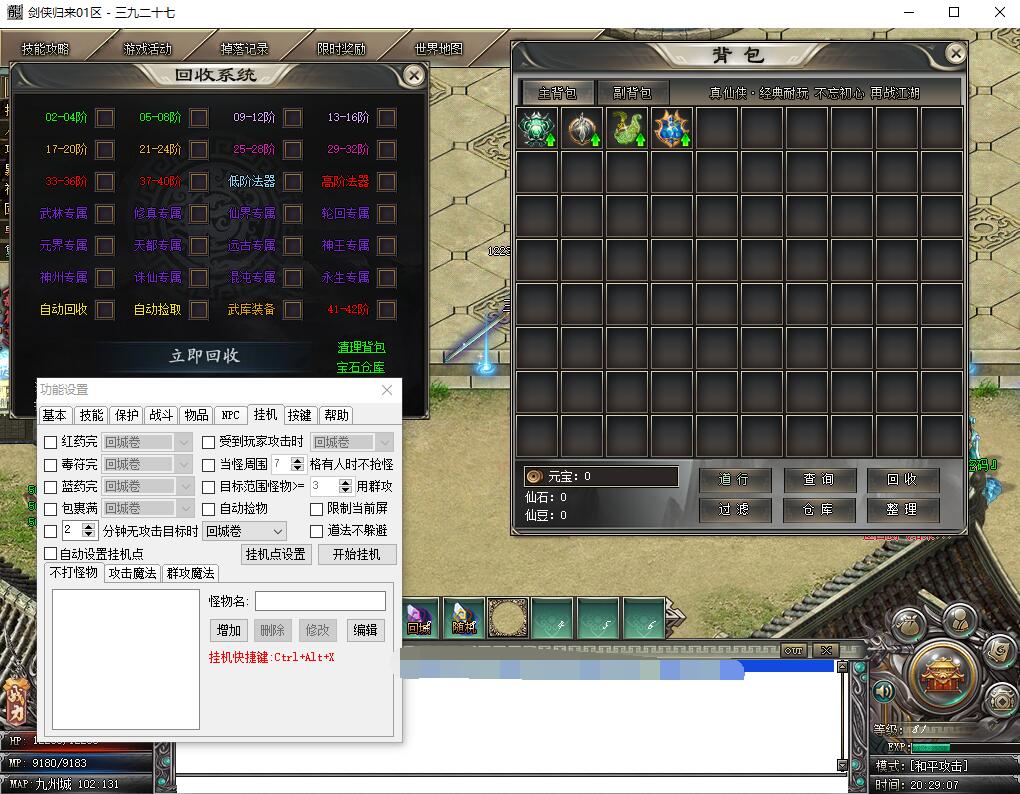Screen dimensions: 1020x794
Task: Open the 仓库 warehouse button
Action: point(819,509)
